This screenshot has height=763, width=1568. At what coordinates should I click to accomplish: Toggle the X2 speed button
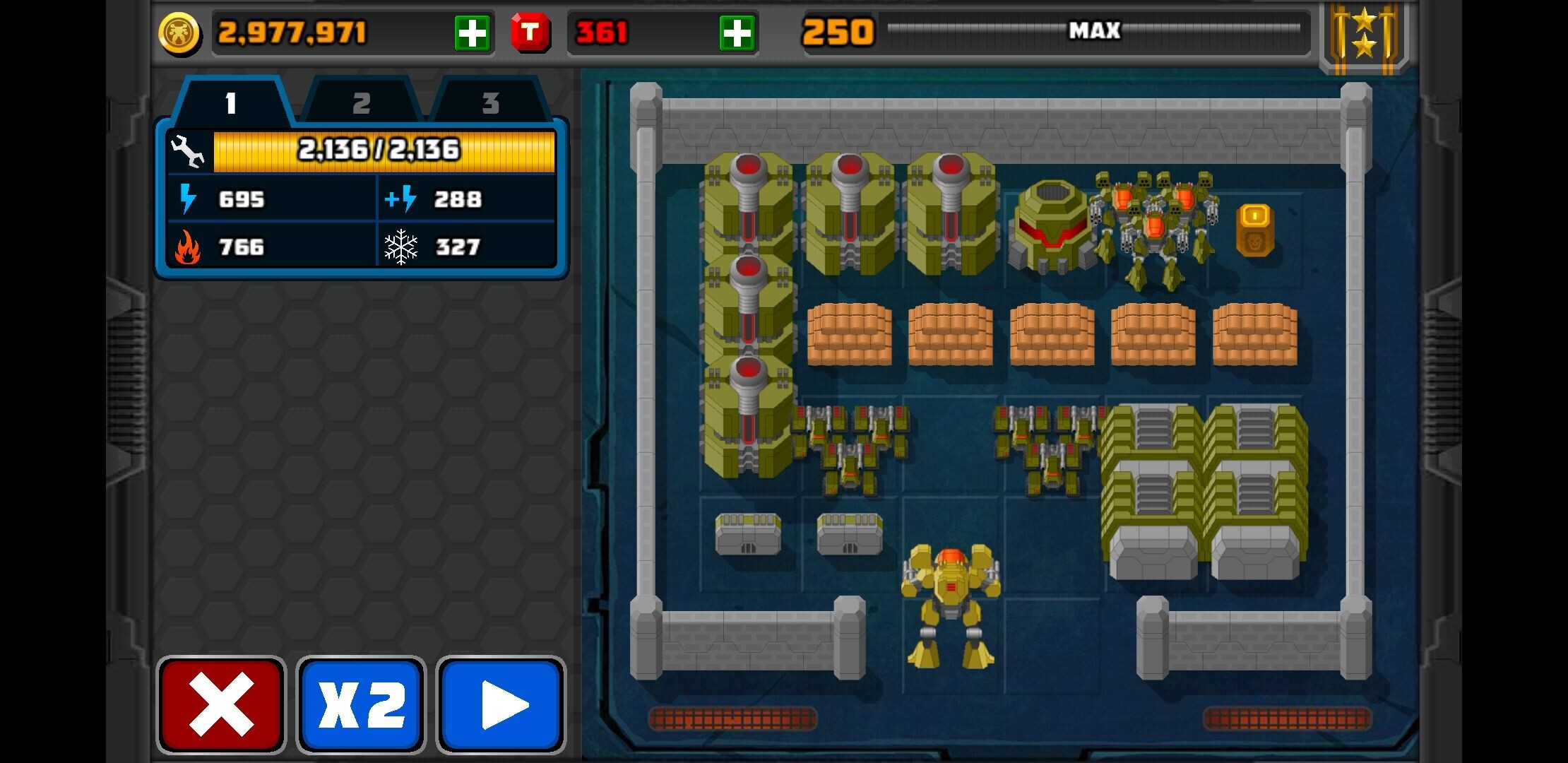(361, 704)
